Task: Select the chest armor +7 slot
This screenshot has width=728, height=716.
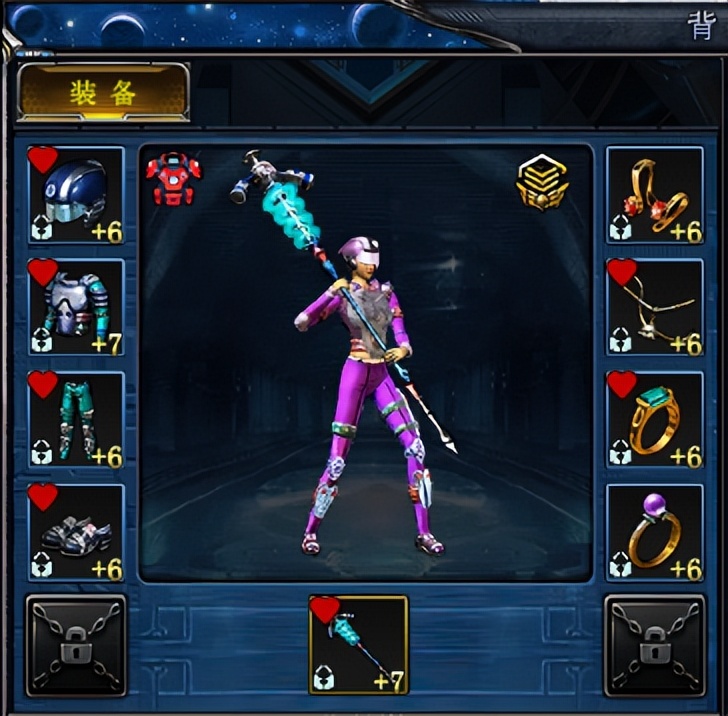Action: (x=76, y=307)
